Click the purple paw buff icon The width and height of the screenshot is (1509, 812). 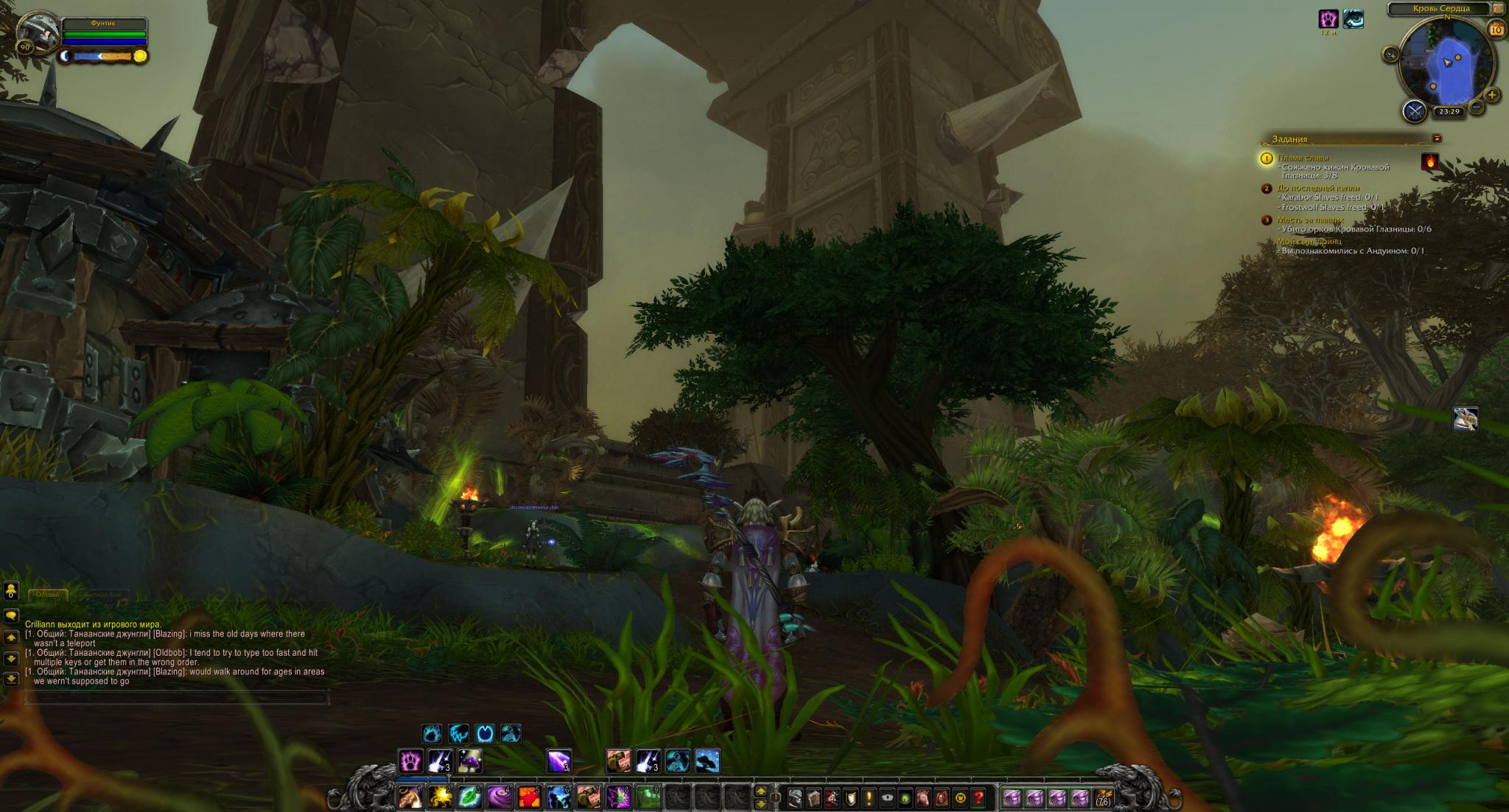(x=1328, y=20)
